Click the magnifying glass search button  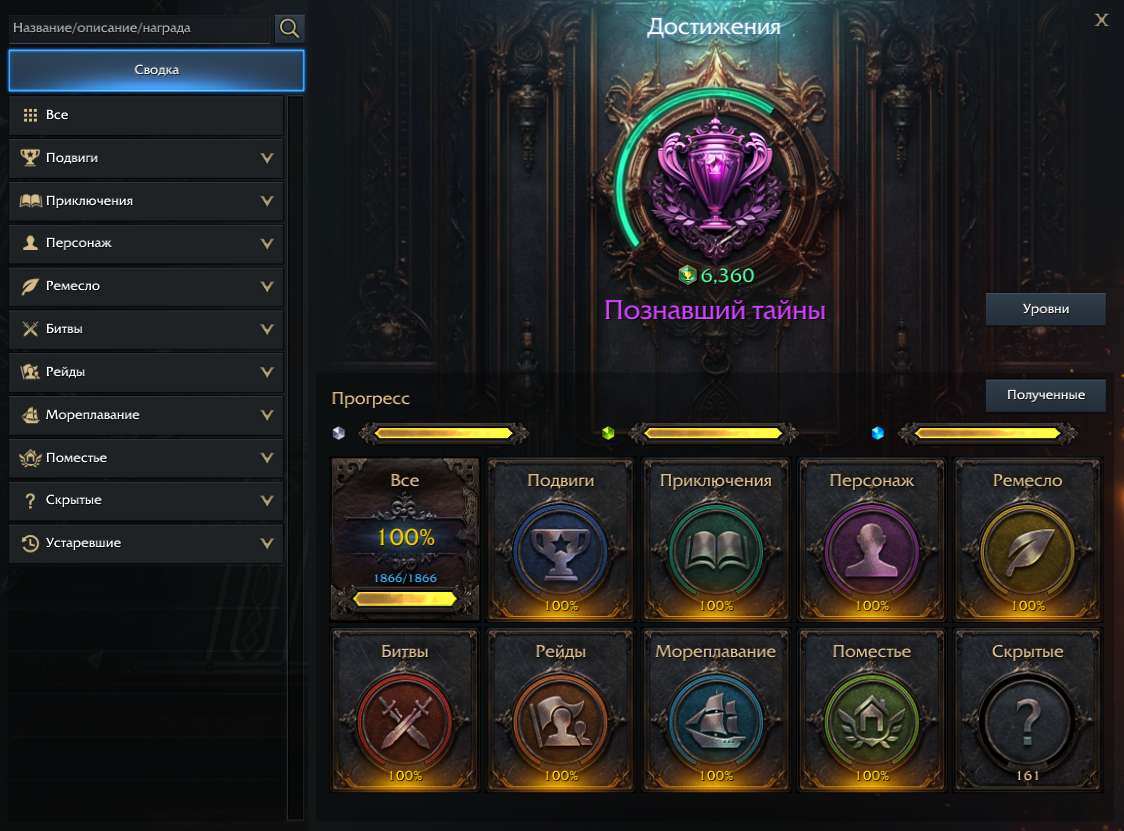(x=290, y=28)
